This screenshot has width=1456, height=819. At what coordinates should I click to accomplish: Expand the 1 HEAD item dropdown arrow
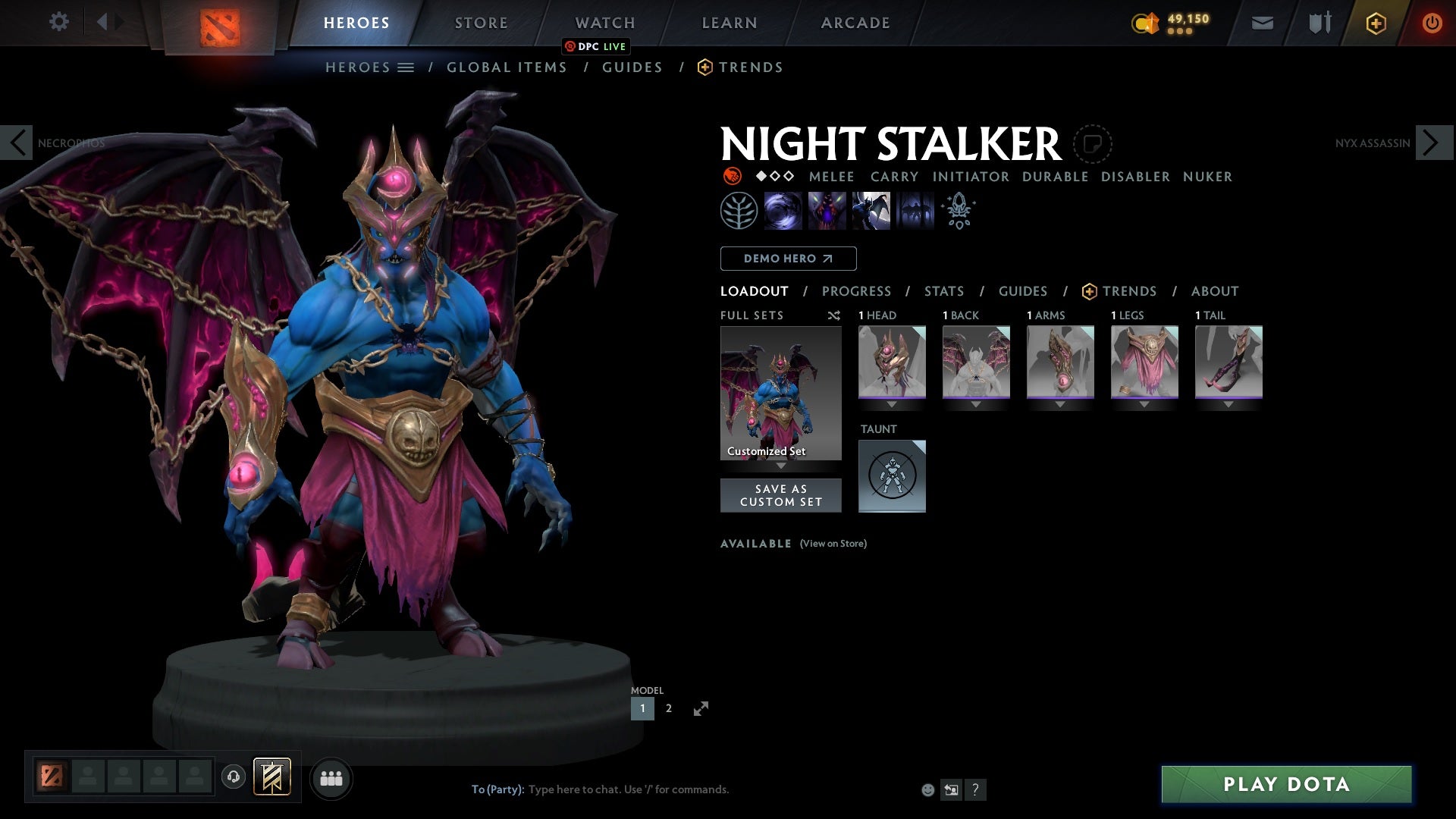[892, 404]
